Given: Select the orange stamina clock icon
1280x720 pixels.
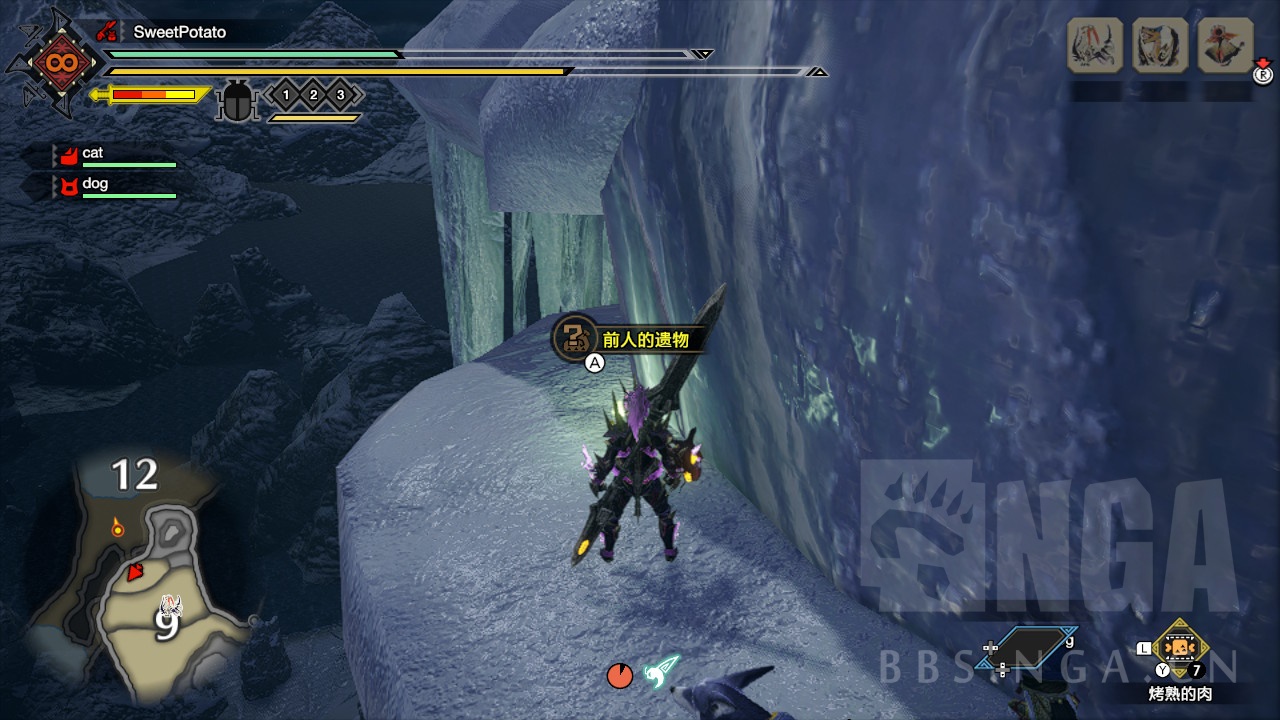Looking at the screenshot, I should (620, 676).
